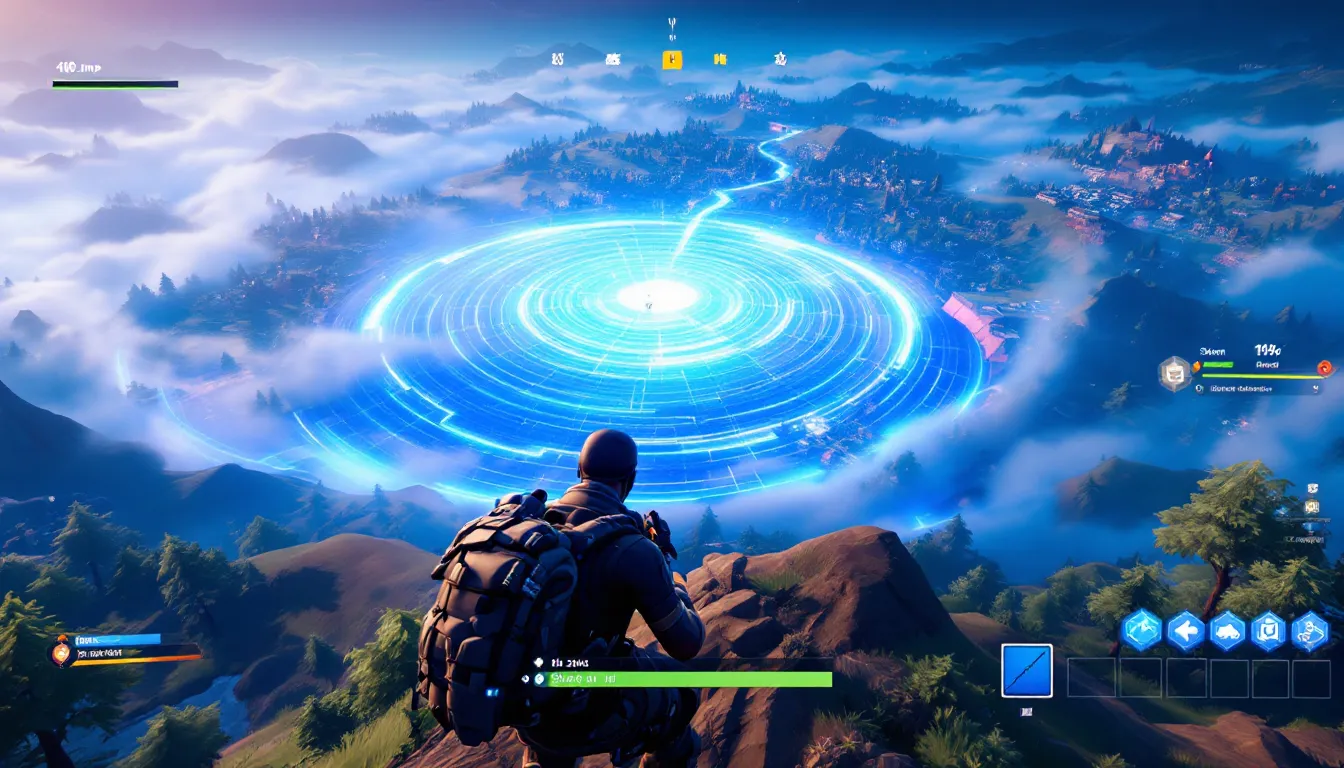
Task: Select the blue weapon slot in the hotbar
Action: (x=1027, y=670)
